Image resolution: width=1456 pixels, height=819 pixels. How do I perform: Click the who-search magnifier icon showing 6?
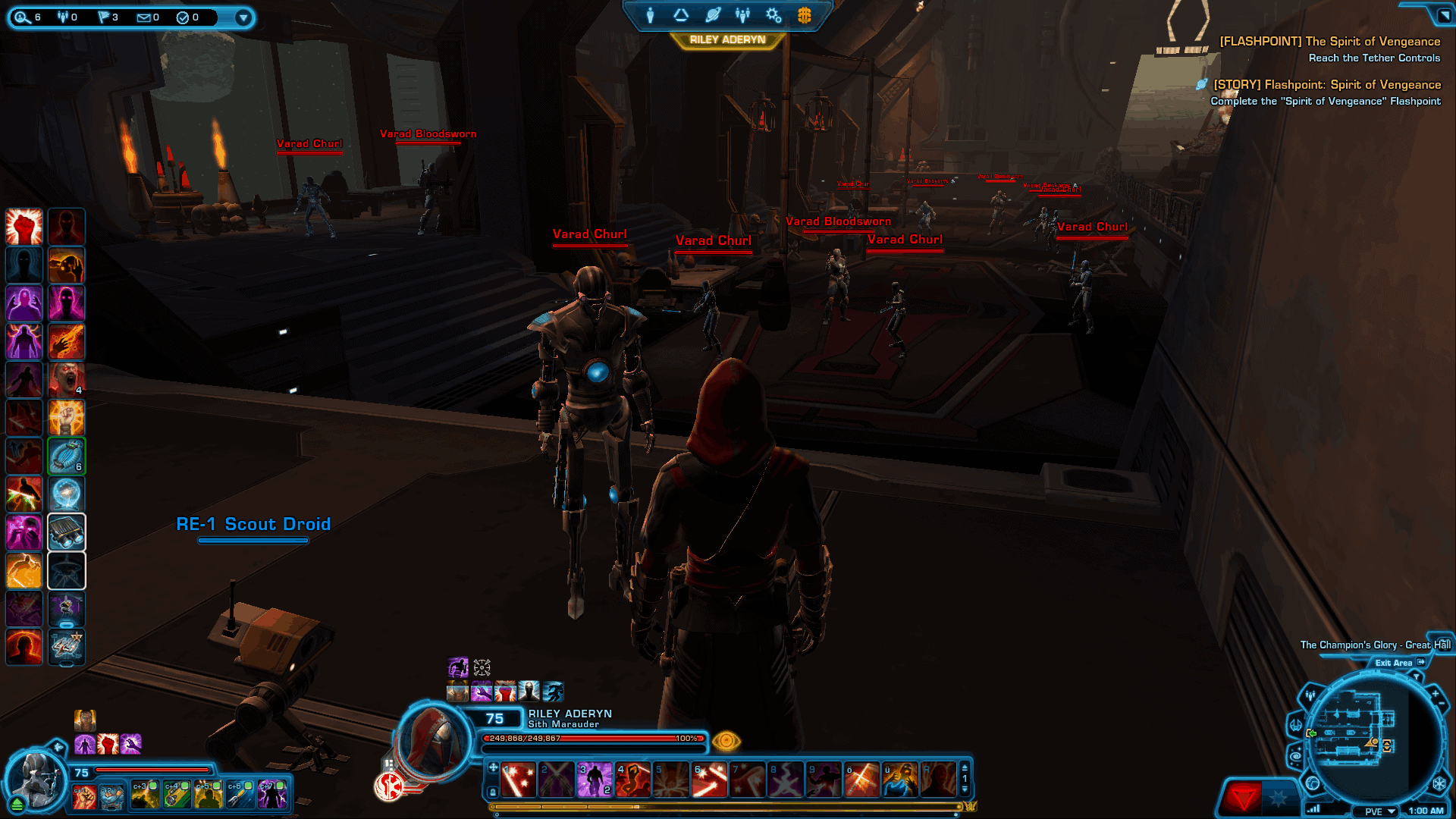(x=20, y=17)
